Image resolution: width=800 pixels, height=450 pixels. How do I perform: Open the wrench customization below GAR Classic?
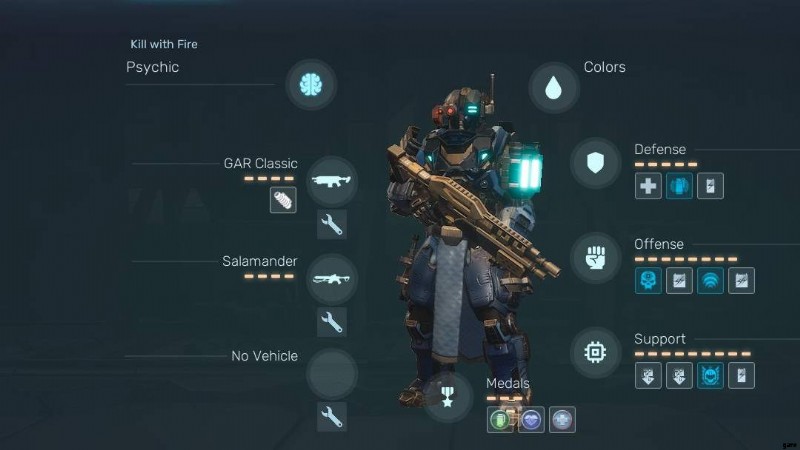pyautogui.click(x=332, y=225)
